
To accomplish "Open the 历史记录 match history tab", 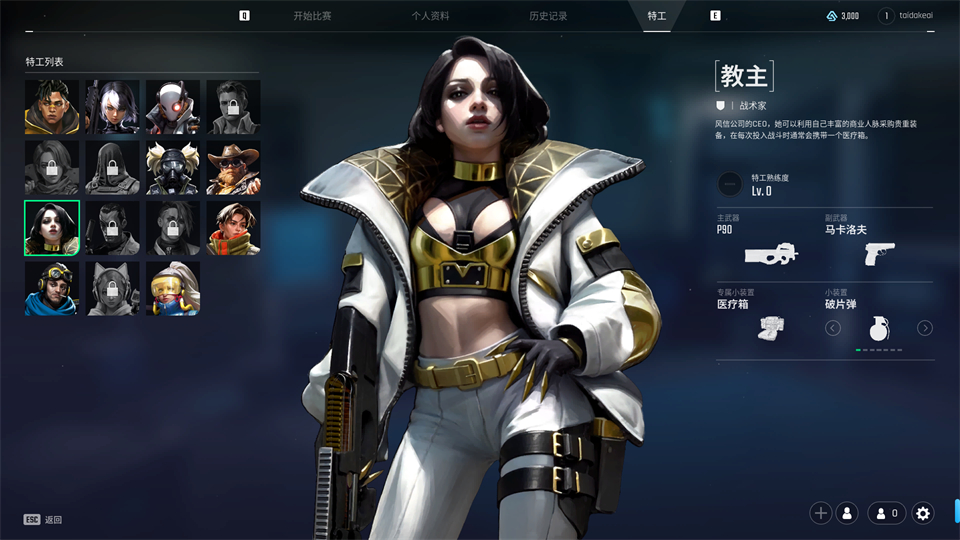I will [548, 16].
